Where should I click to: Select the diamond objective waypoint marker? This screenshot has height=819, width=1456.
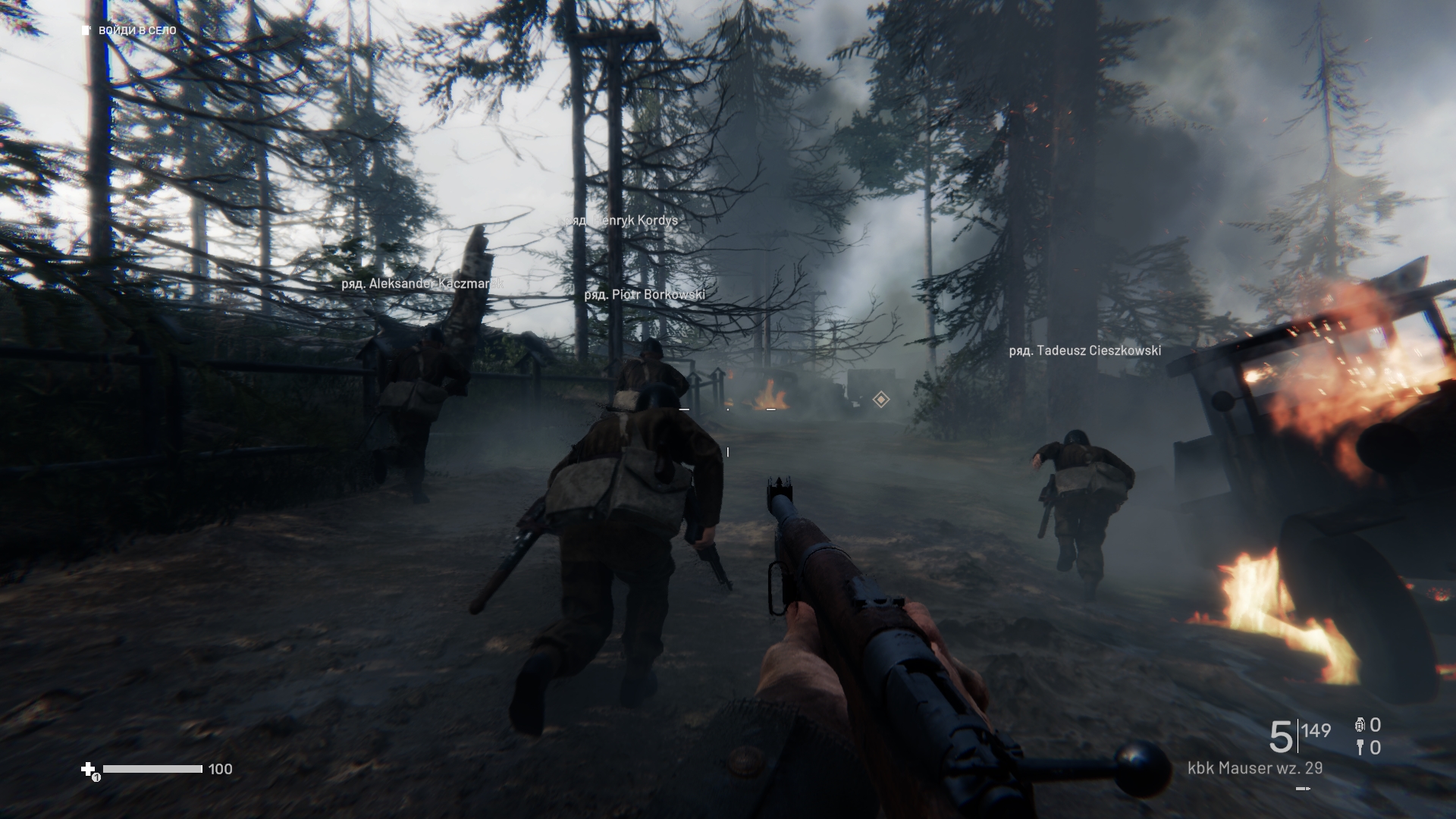pyautogui.click(x=880, y=399)
